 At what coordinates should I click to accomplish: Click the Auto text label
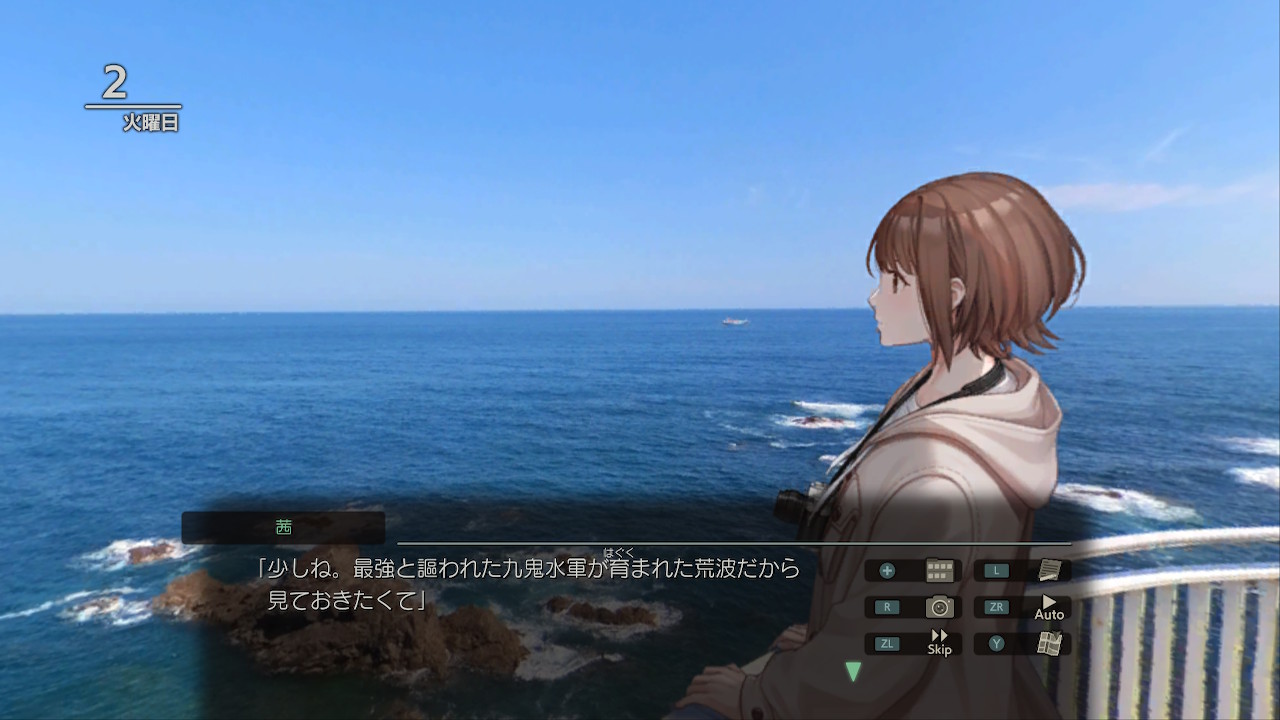[1048, 614]
